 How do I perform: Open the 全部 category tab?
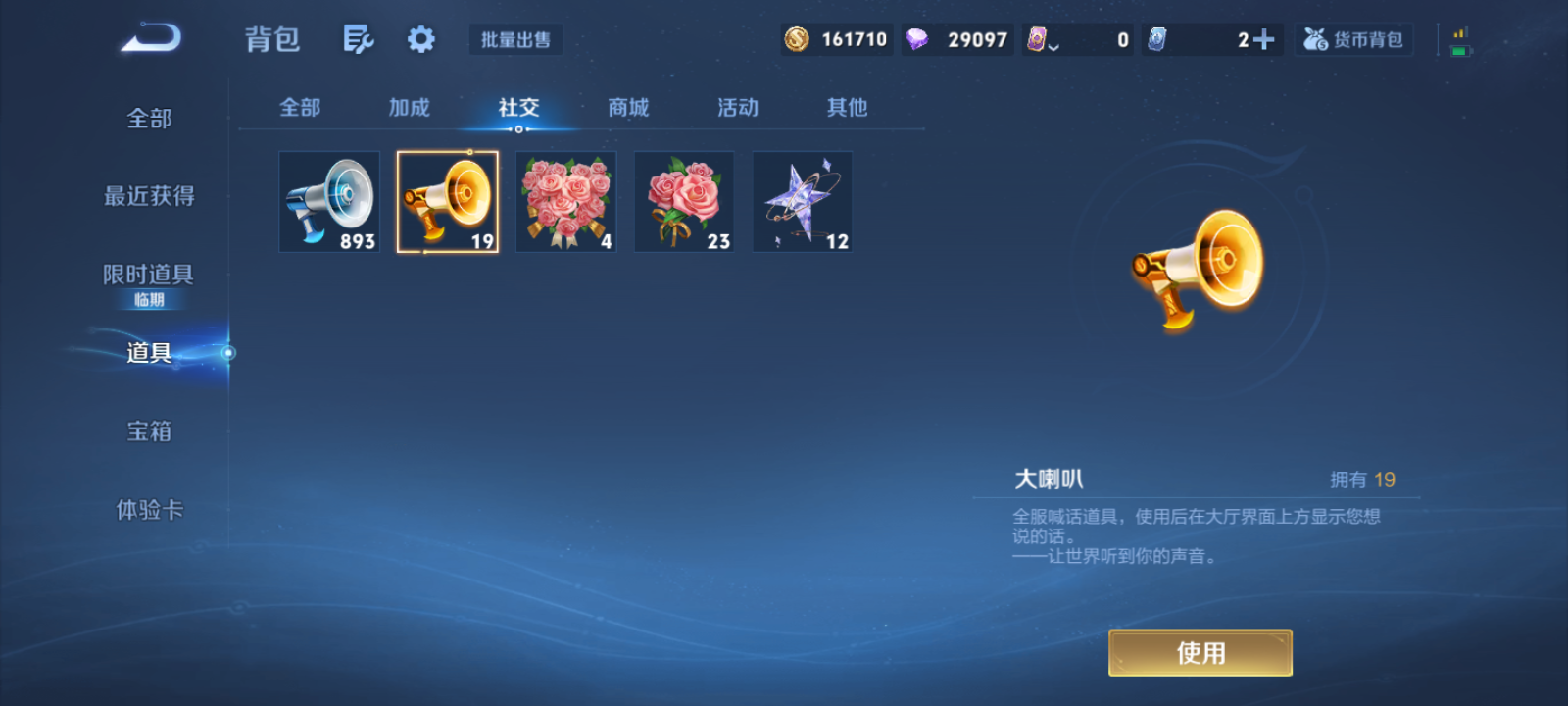pyautogui.click(x=300, y=108)
